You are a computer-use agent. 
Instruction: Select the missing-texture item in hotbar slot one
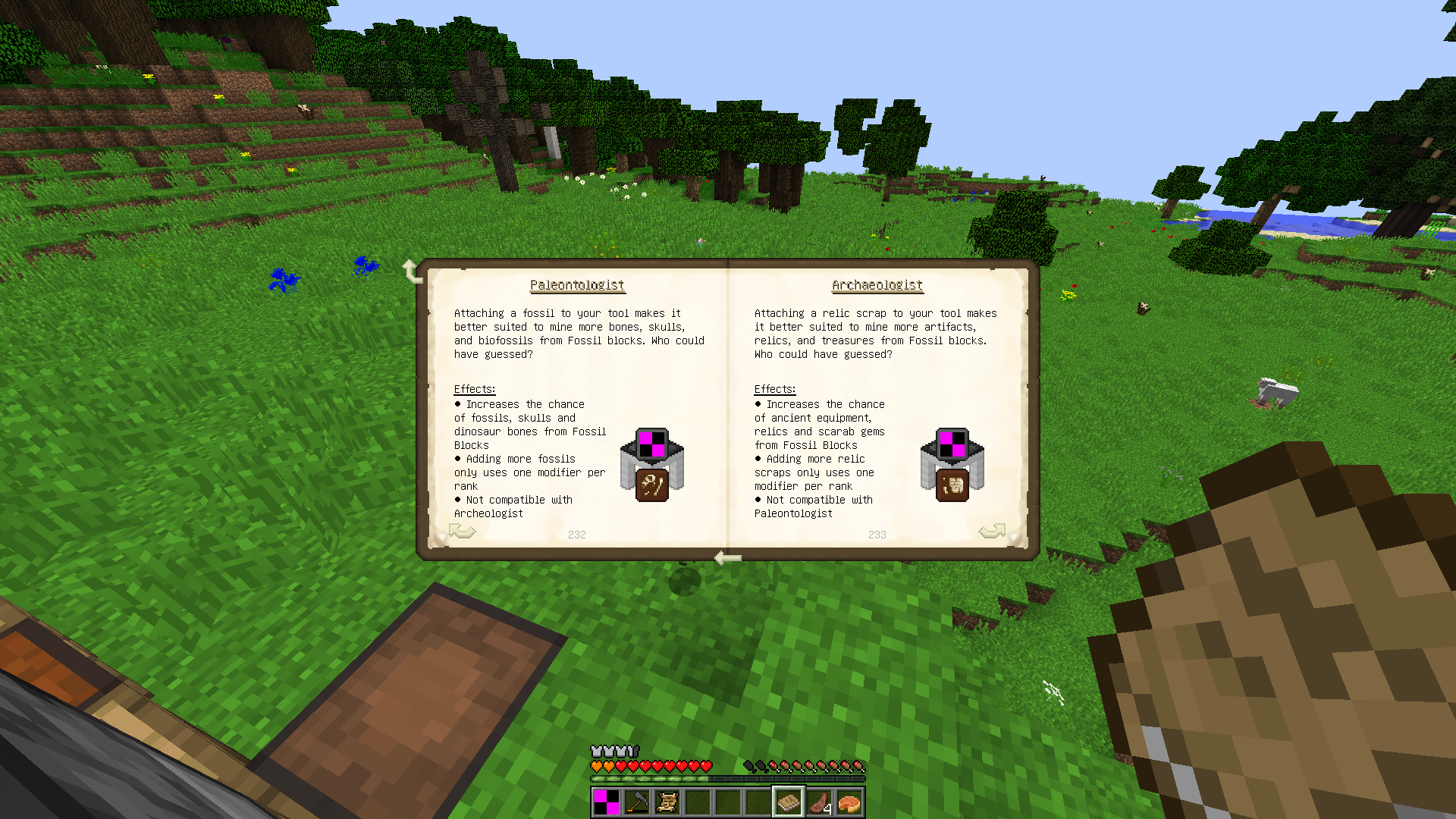click(x=607, y=802)
